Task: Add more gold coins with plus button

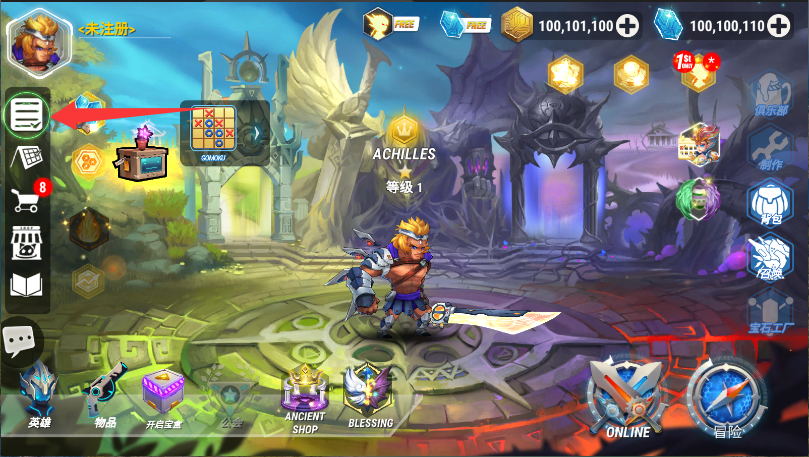Action: pyautogui.click(x=627, y=26)
